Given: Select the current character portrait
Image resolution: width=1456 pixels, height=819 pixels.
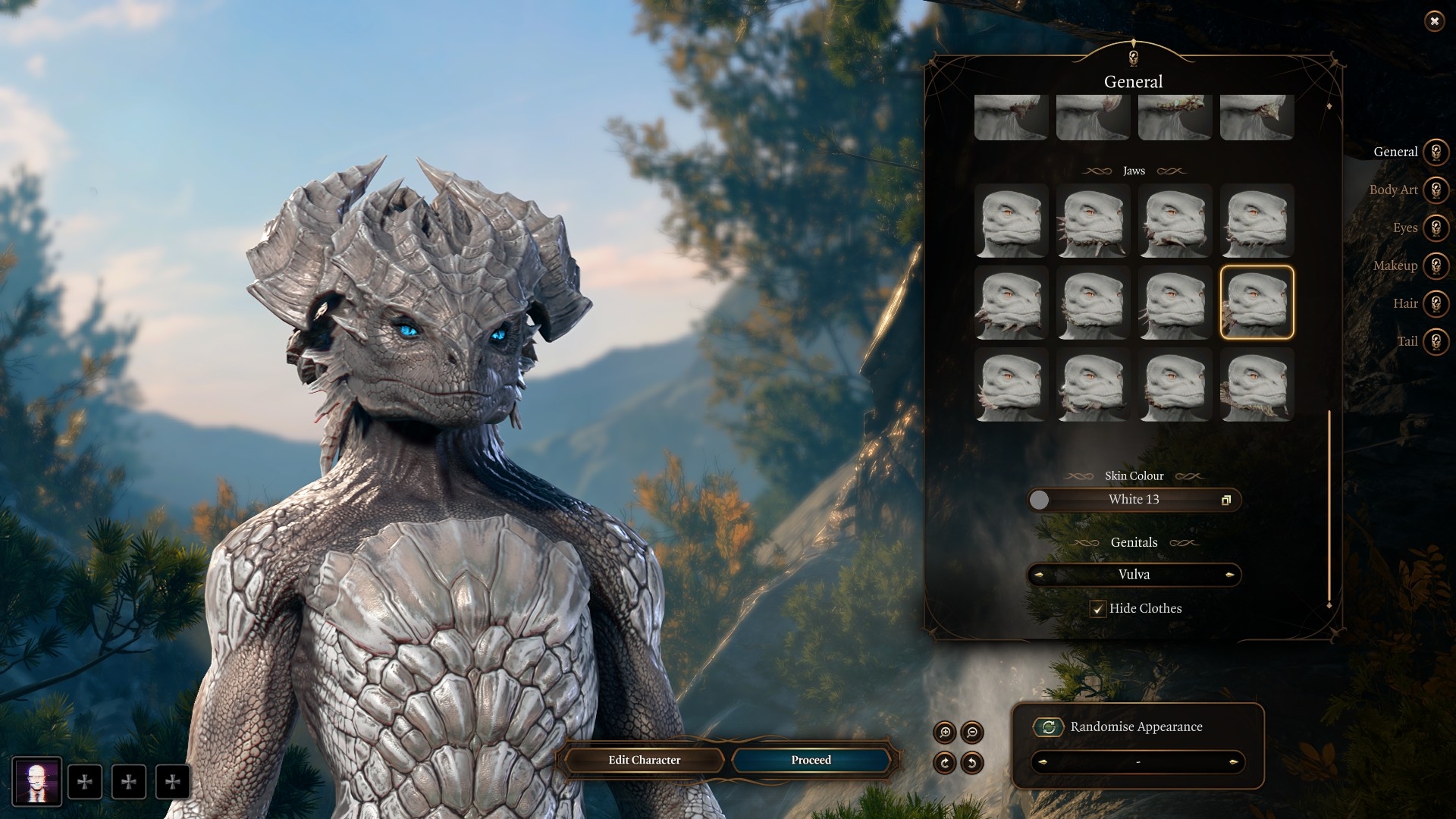Looking at the screenshot, I should tap(36, 782).
